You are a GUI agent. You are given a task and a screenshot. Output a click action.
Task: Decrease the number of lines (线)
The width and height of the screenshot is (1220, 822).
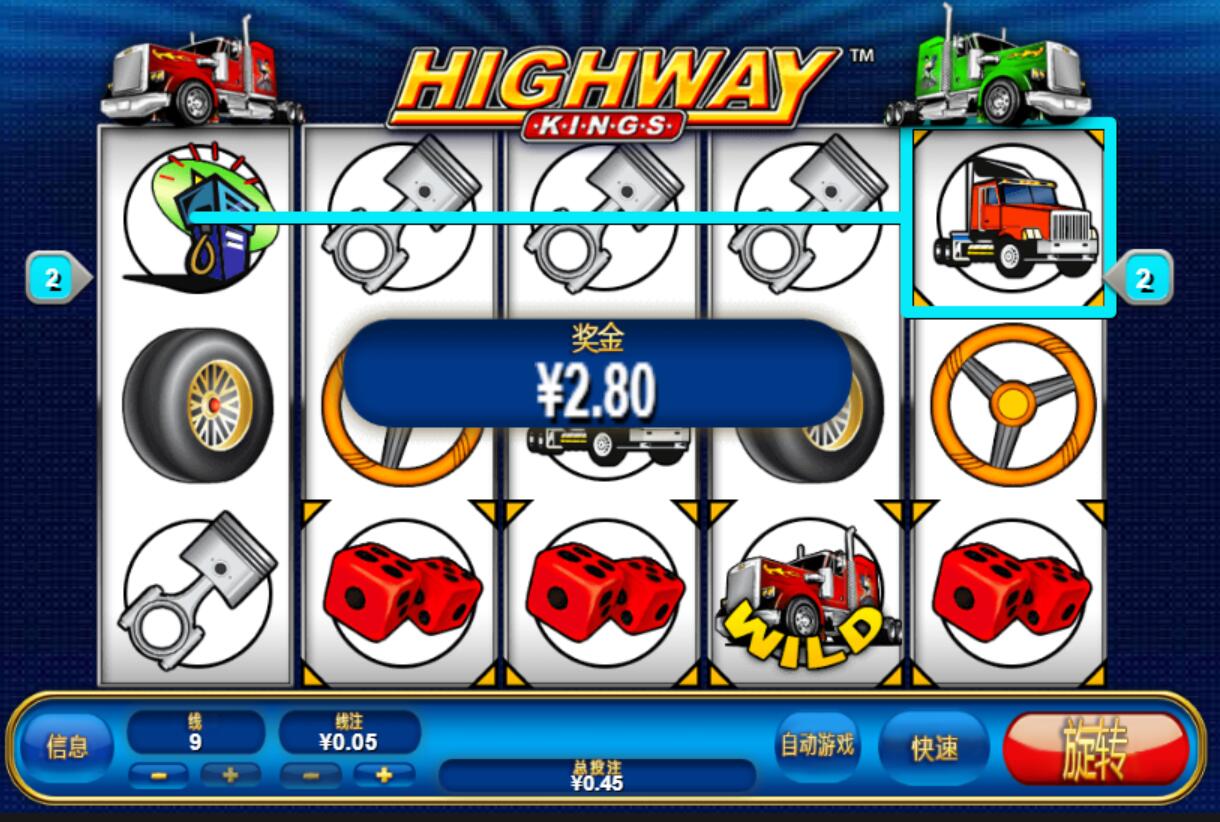[158, 774]
